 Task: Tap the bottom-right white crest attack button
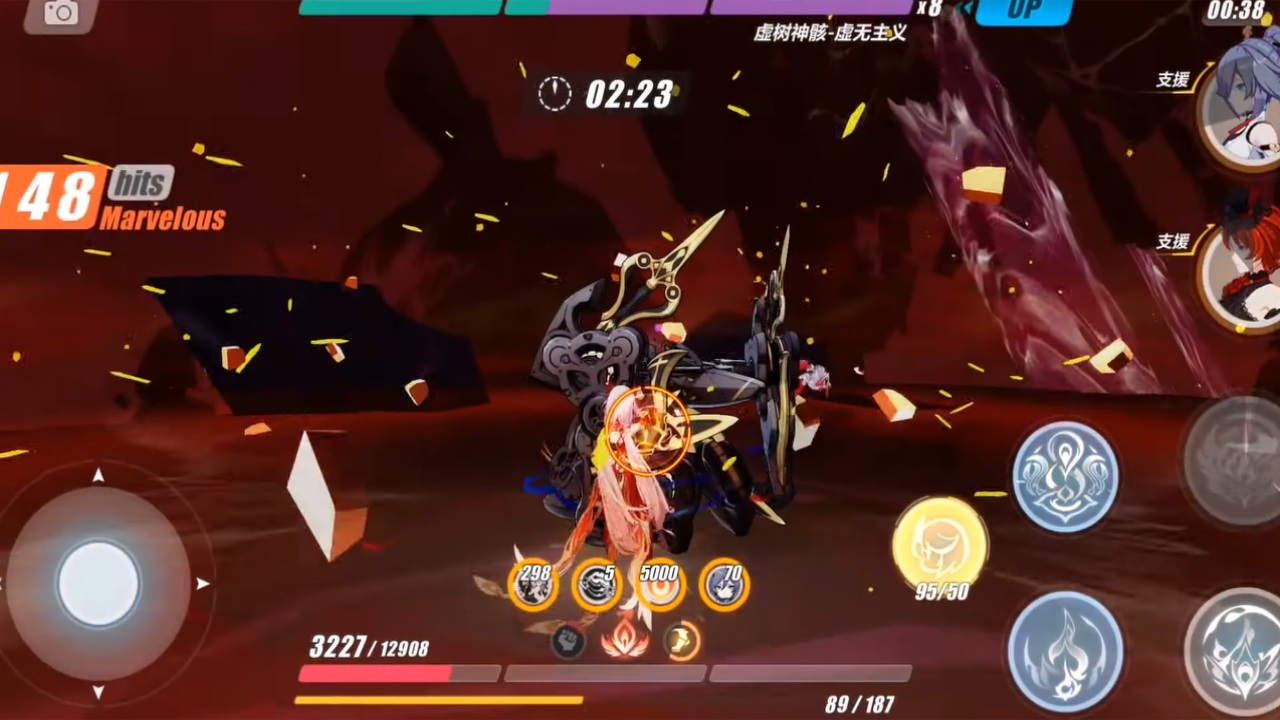[x=1235, y=651]
